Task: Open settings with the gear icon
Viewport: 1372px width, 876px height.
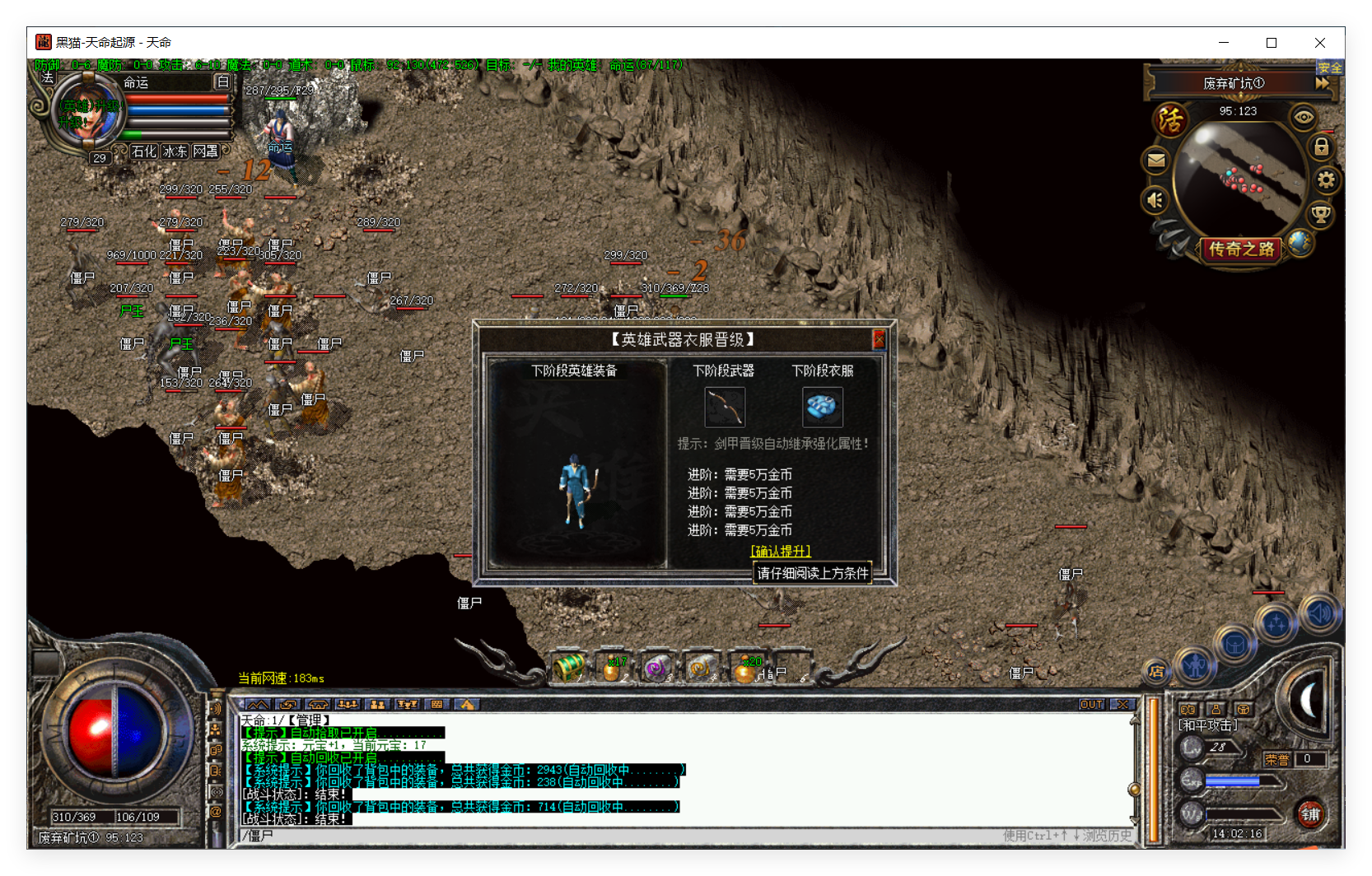Action: coord(1326,180)
